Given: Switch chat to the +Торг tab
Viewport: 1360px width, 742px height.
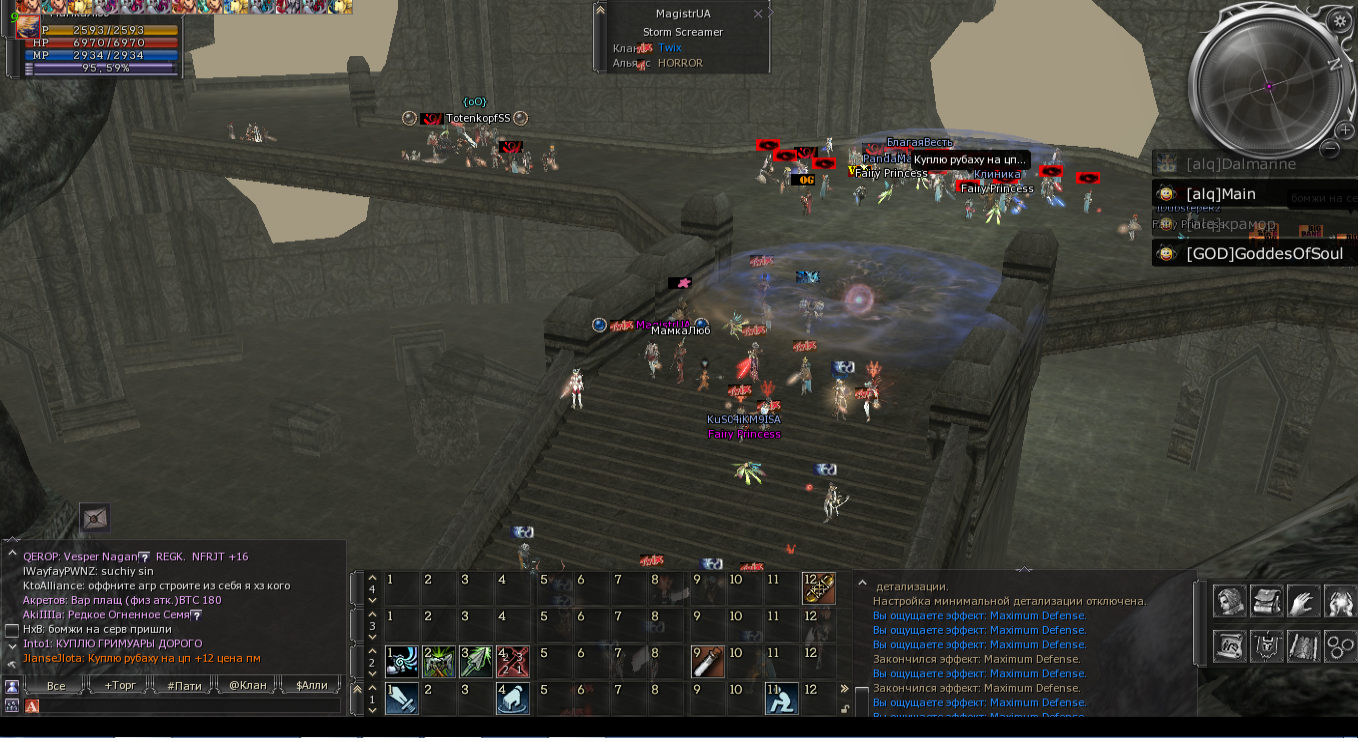Looking at the screenshot, I should tap(119, 686).
